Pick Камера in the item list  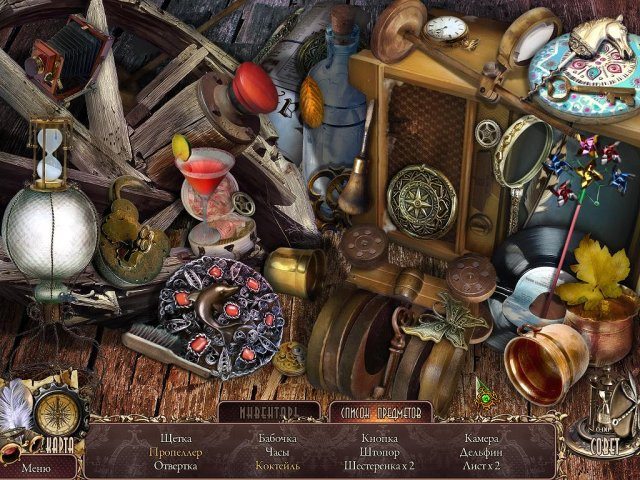[x=481, y=438]
